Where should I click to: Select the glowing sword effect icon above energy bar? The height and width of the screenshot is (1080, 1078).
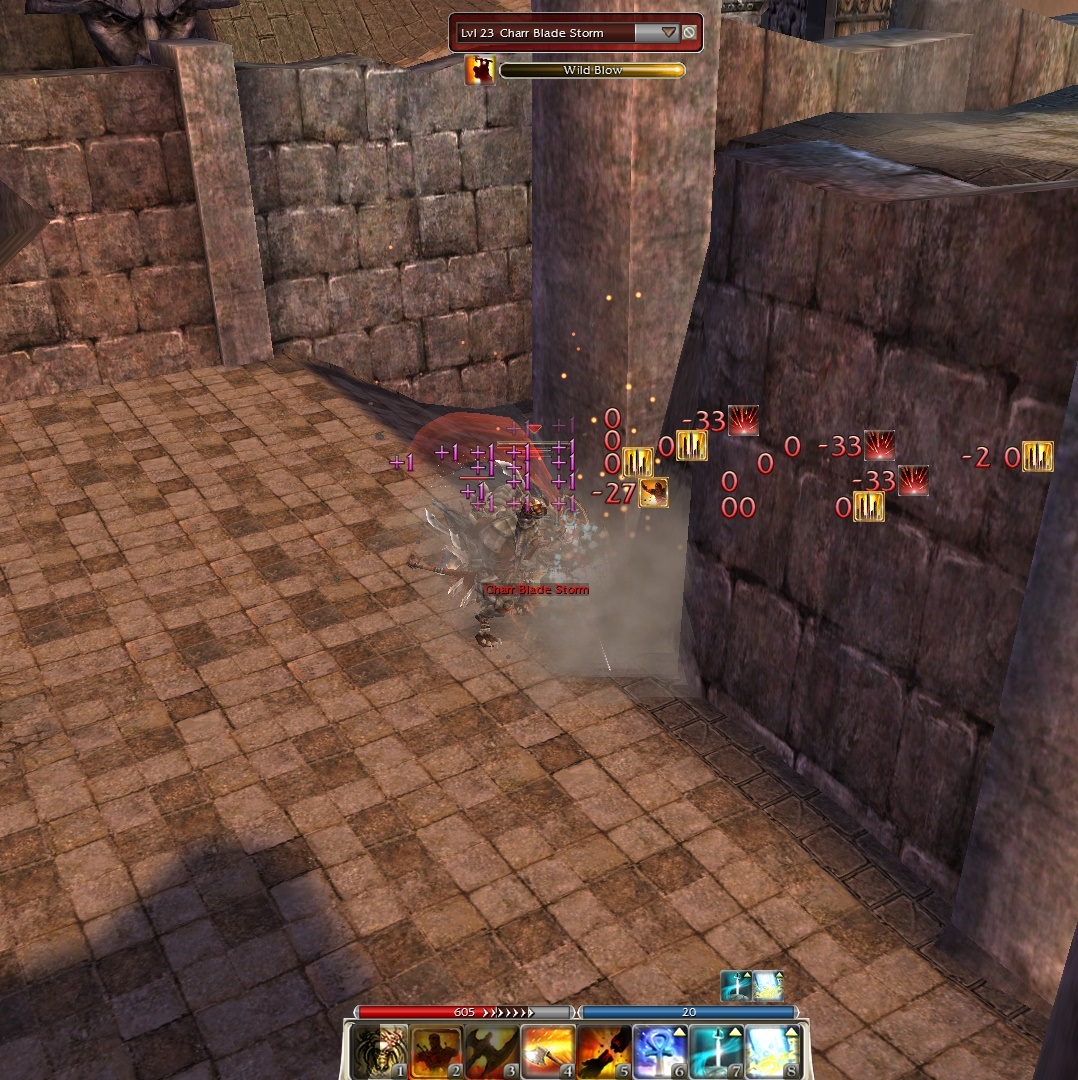[x=737, y=986]
